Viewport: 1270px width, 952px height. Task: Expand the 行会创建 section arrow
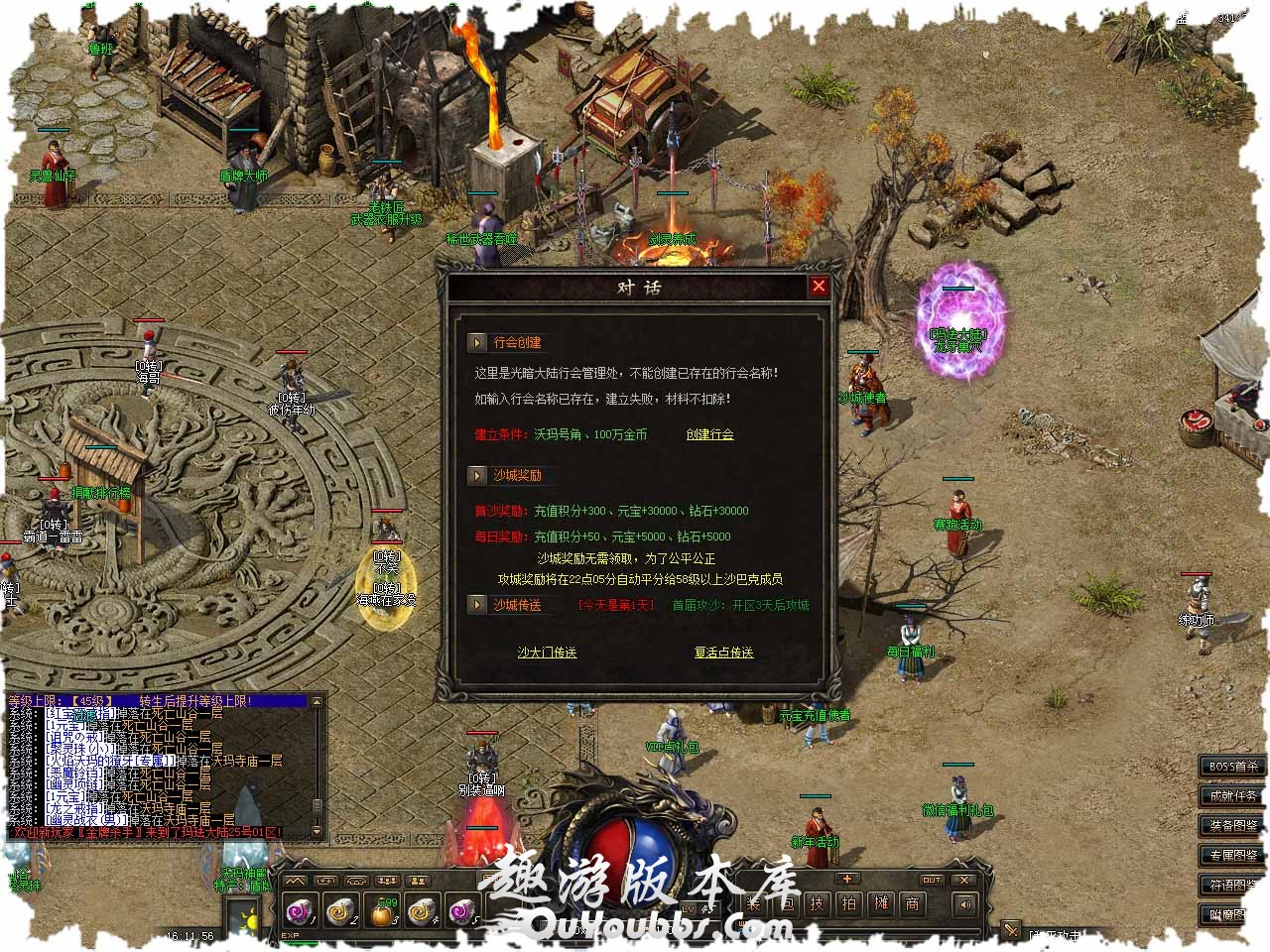tap(478, 342)
